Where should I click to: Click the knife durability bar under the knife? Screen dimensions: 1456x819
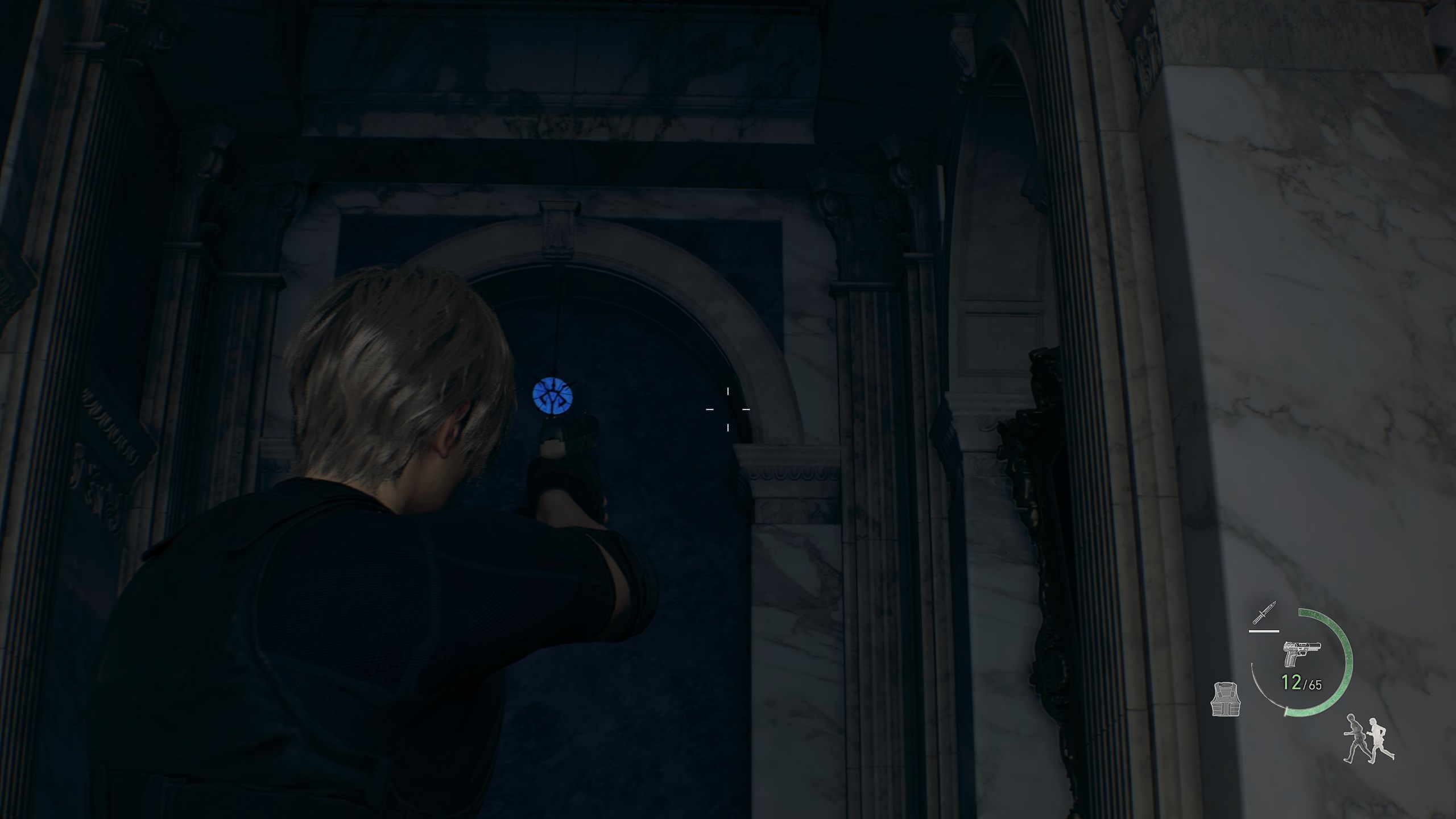click(1264, 631)
